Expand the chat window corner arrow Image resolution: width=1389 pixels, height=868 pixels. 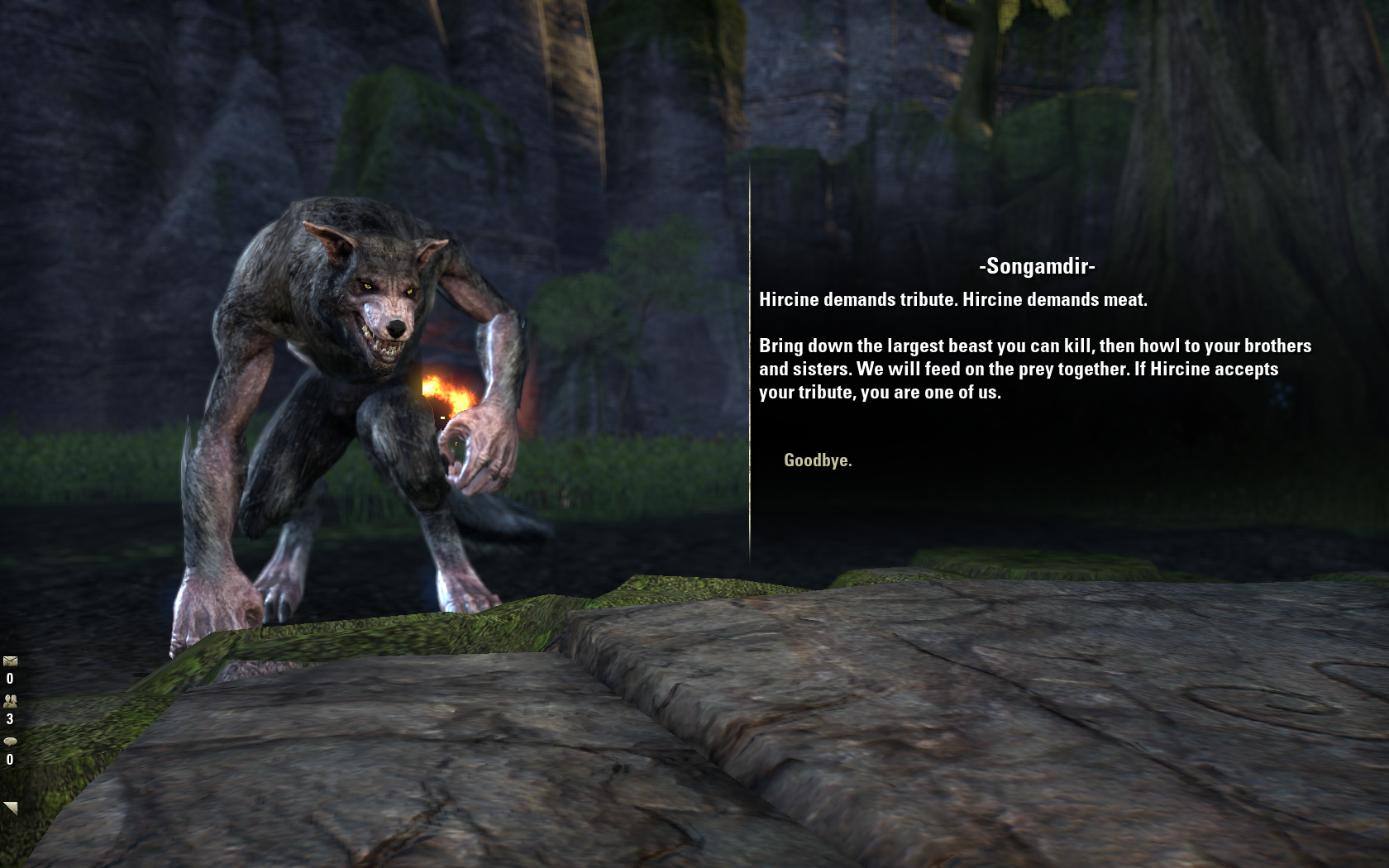(11, 808)
